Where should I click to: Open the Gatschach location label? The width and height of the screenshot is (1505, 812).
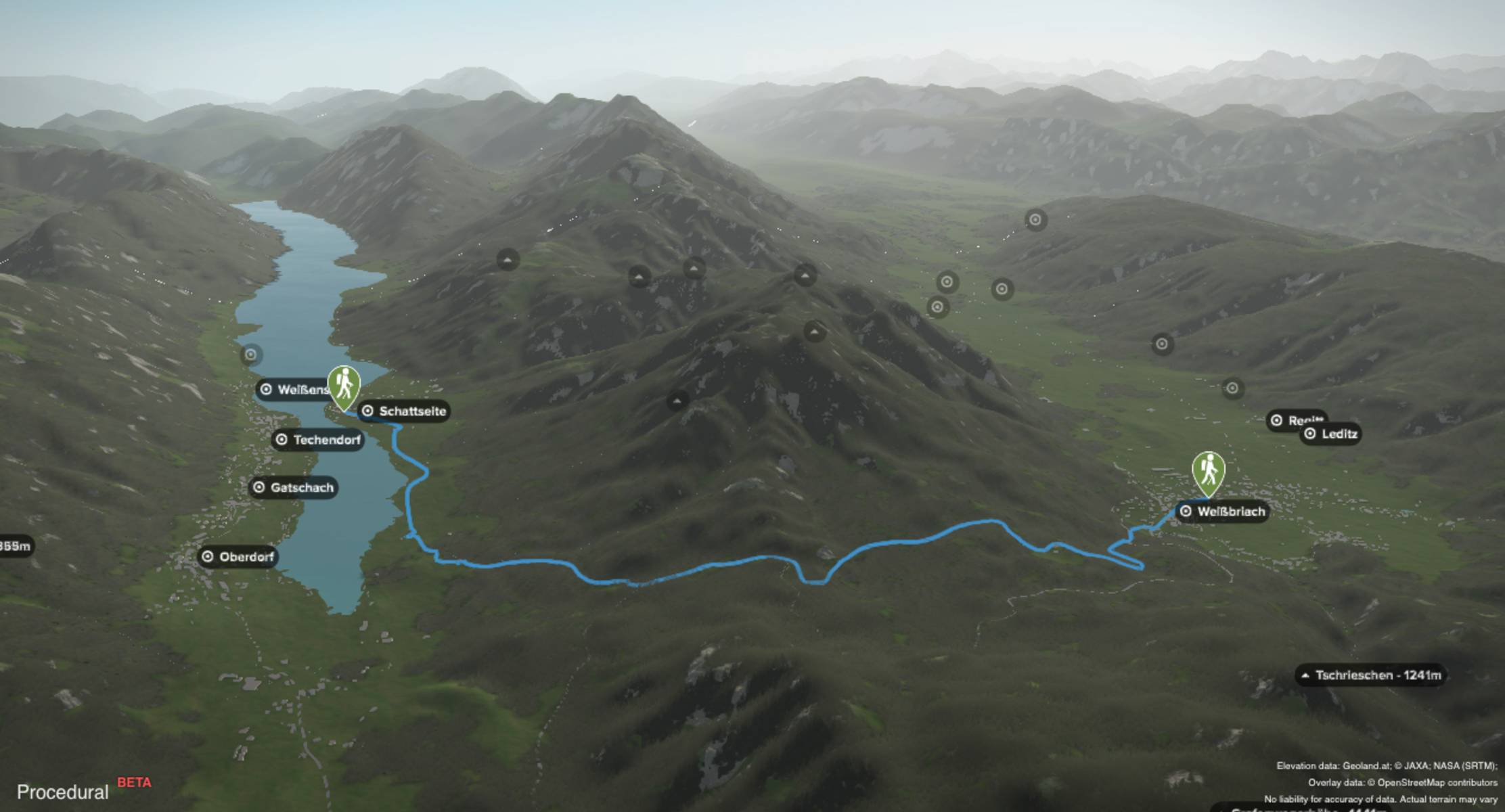pos(294,487)
